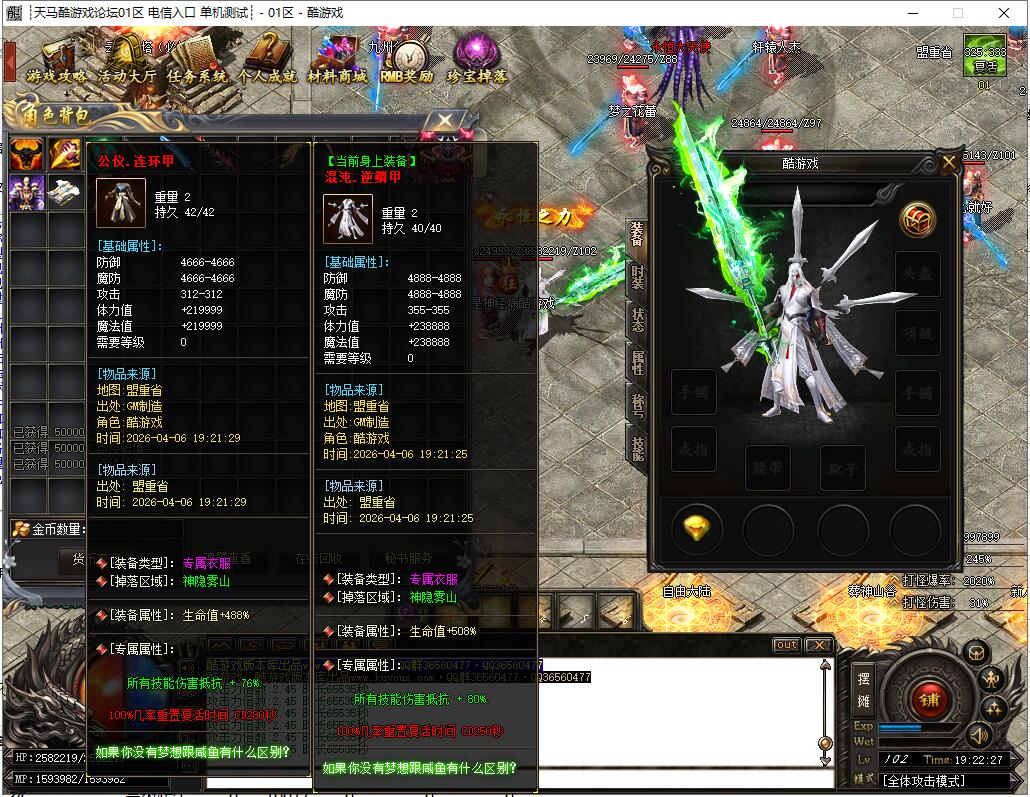Close the 酷游戏 character equipment panel
The image size is (1030, 797).
click(948, 163)
